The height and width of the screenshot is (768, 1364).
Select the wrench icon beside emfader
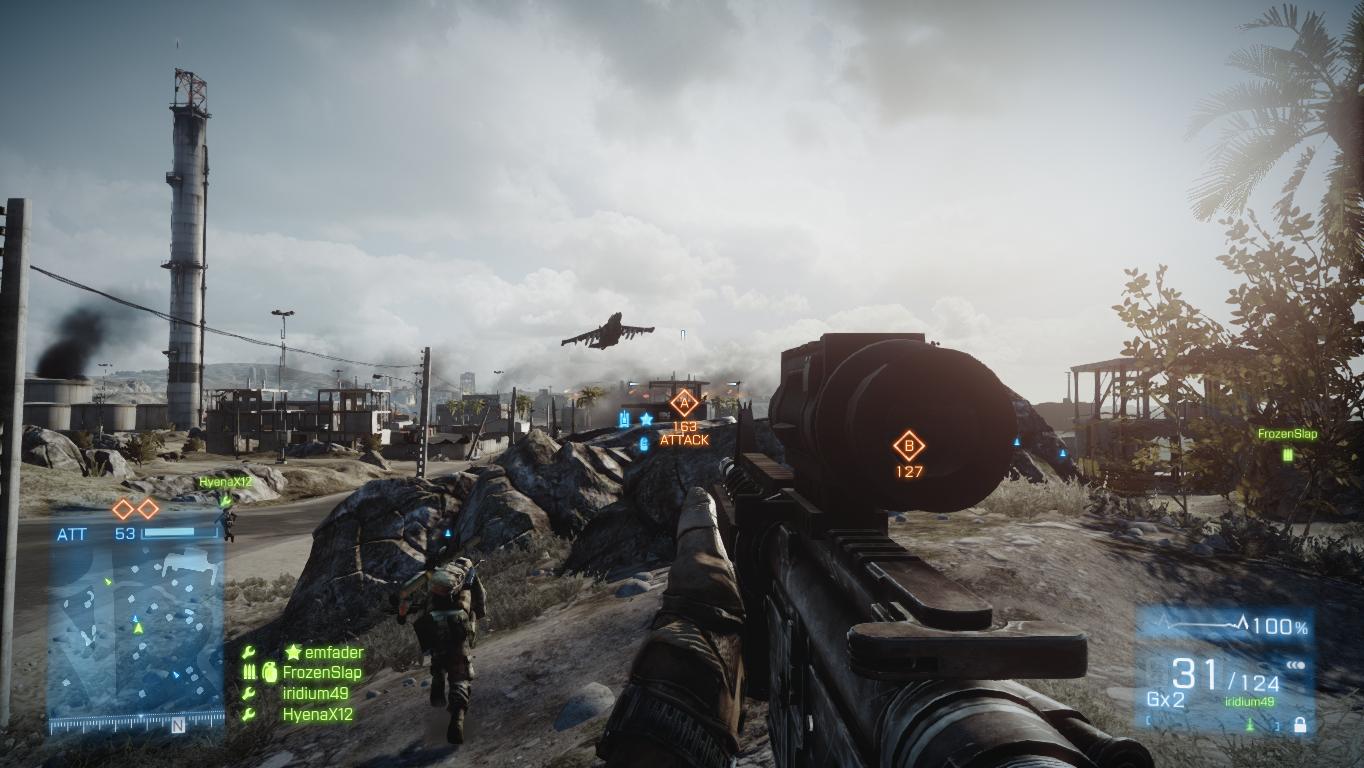[x=247, y=652]
